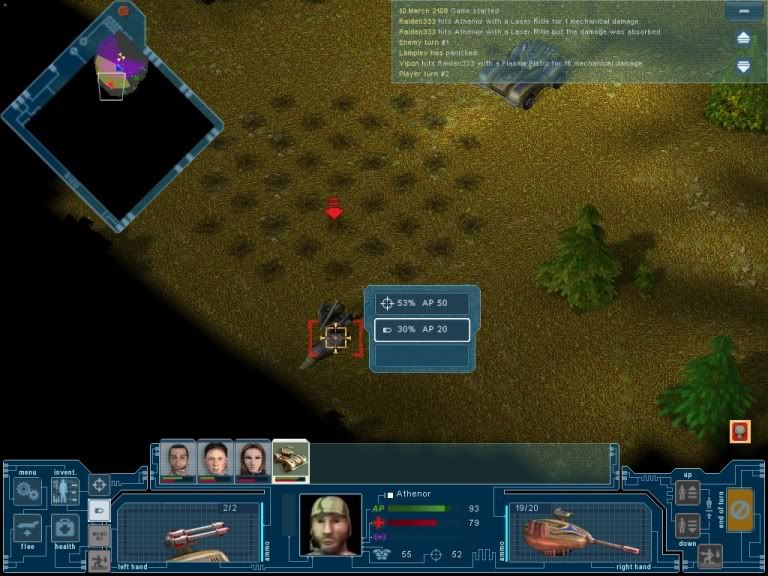Select the tank unit portrait
Screen dimensions: 768x576
pyautogui.click(x=291, y=460)
